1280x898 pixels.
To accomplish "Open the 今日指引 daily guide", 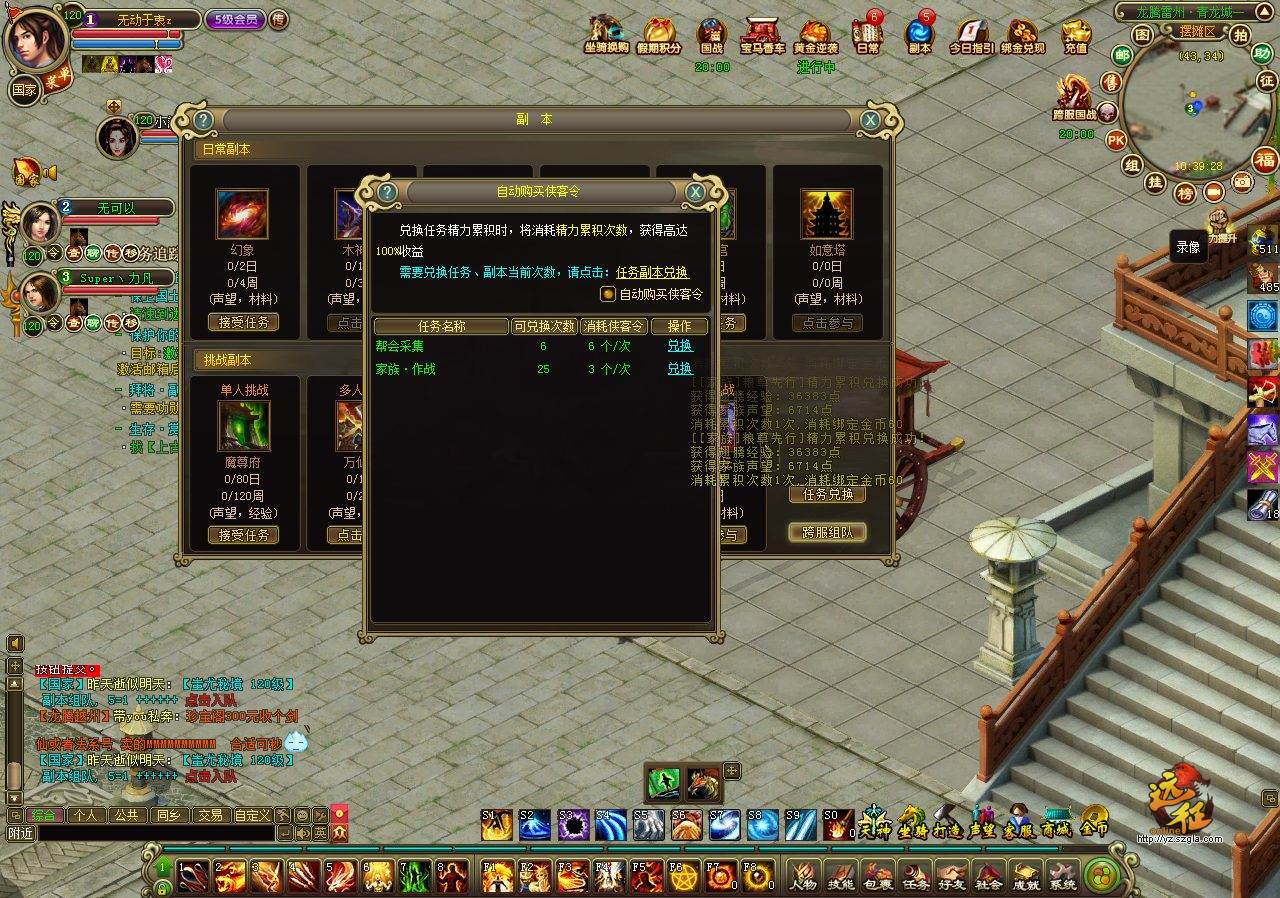I will pyautogui.click(x=971, y=36).
